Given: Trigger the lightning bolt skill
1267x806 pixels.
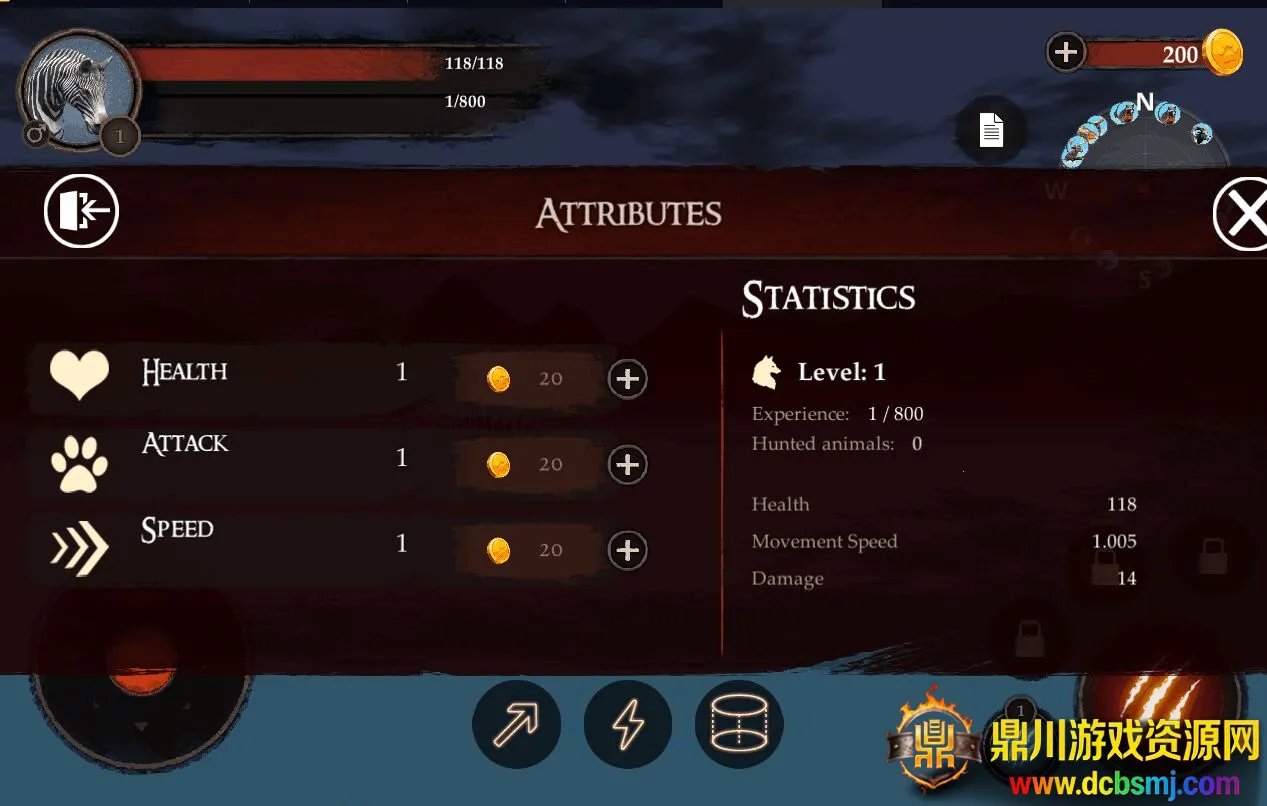Looking at the screenshot, I should pos(628,725).
